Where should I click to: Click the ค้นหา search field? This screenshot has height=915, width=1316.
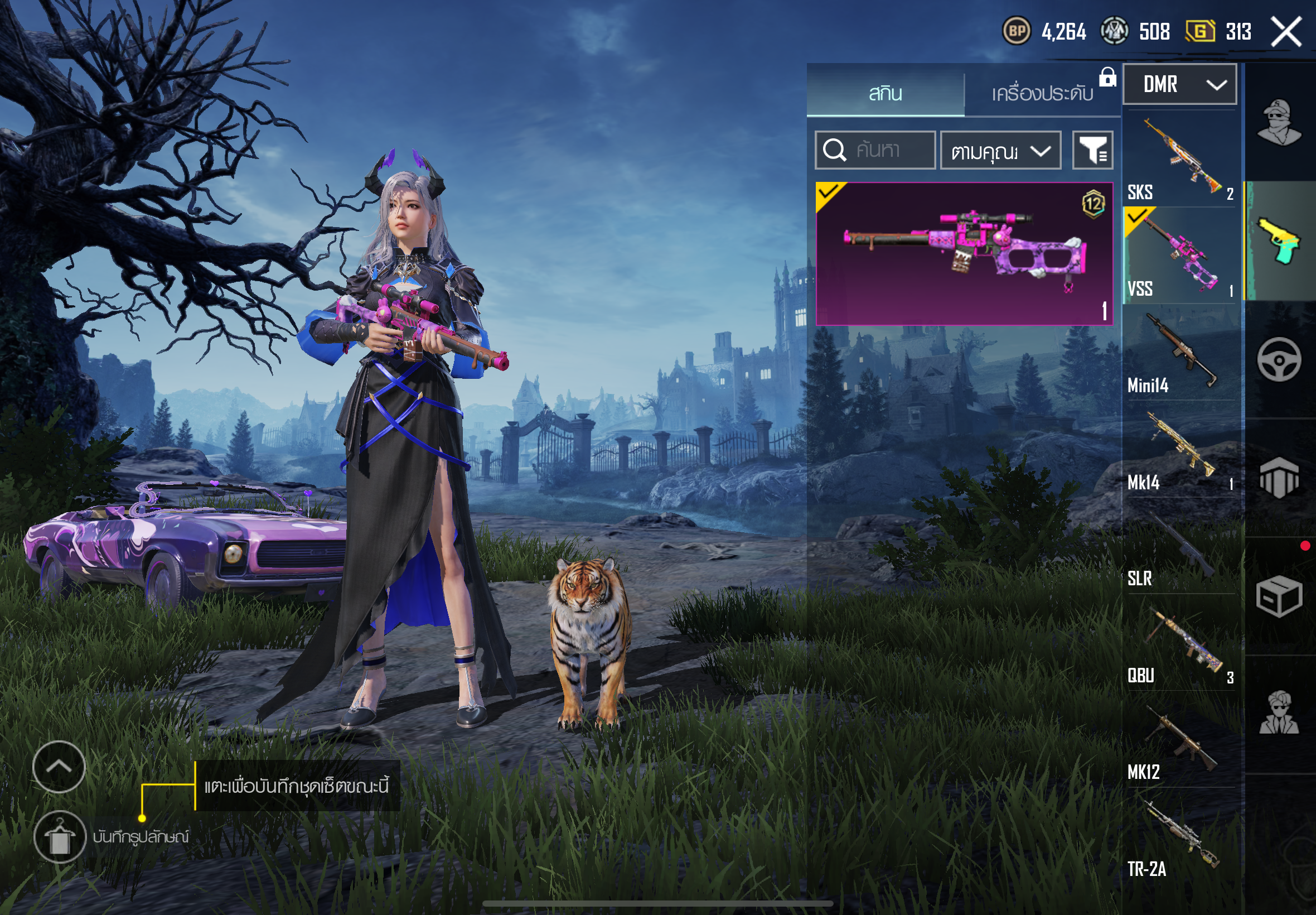pyautogui.click(x=875, y=150)
